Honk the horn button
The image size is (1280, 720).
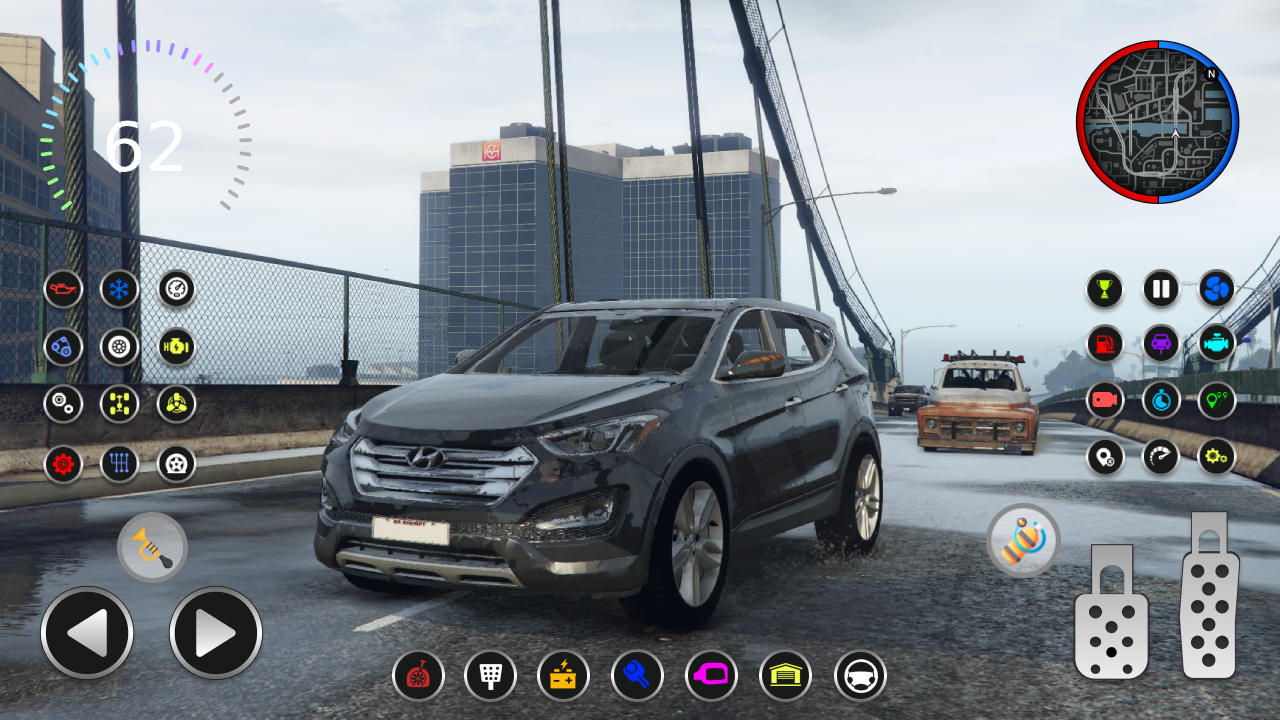coord(152,547)
